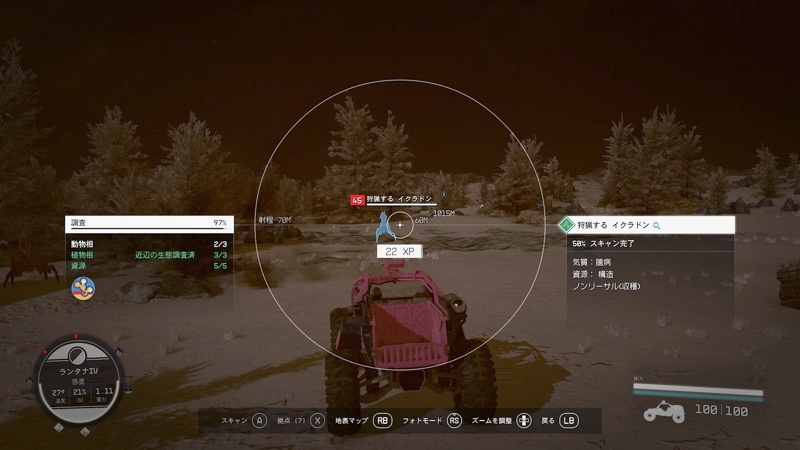This screenshot has height=450, width=800.
Task: Click the green diamond creature icon
Action: pyautogui.click(x=567, y=227)
